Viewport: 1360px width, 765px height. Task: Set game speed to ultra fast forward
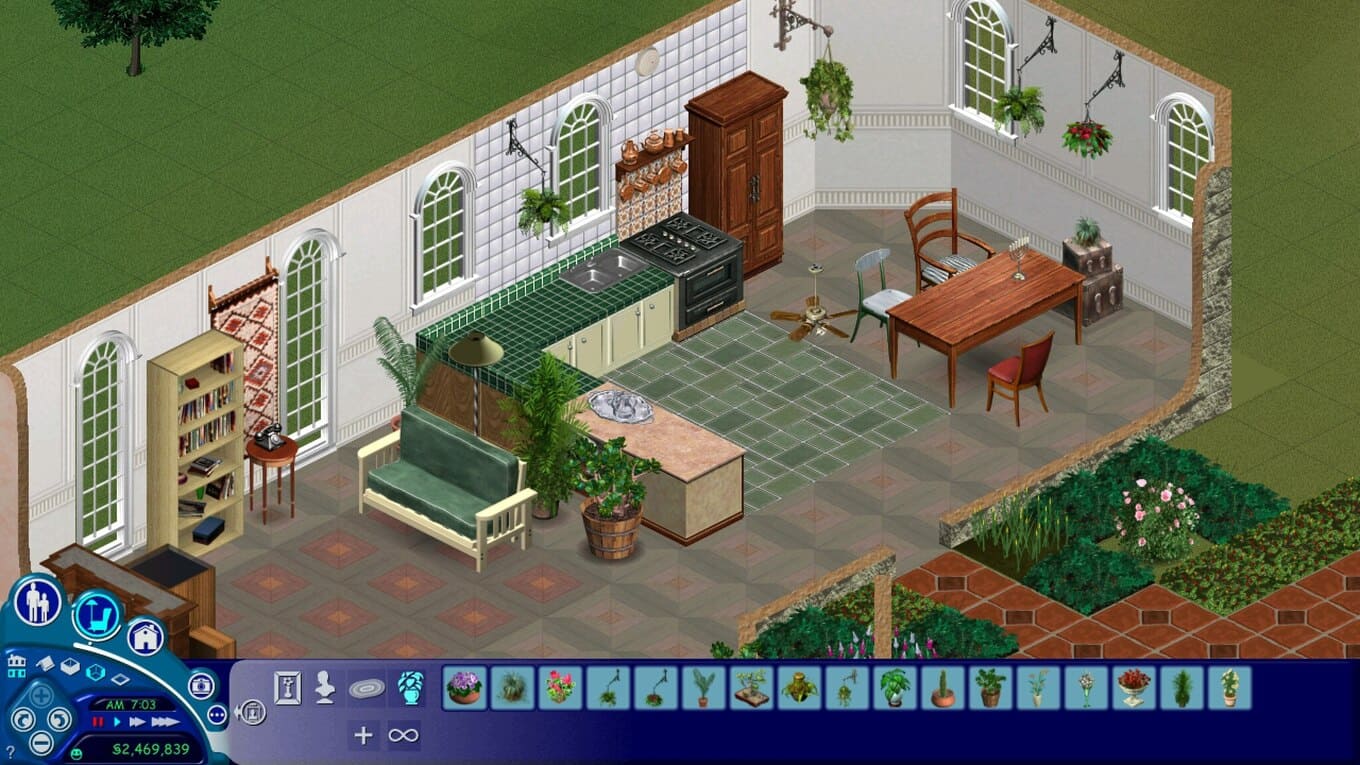[165, 721]
